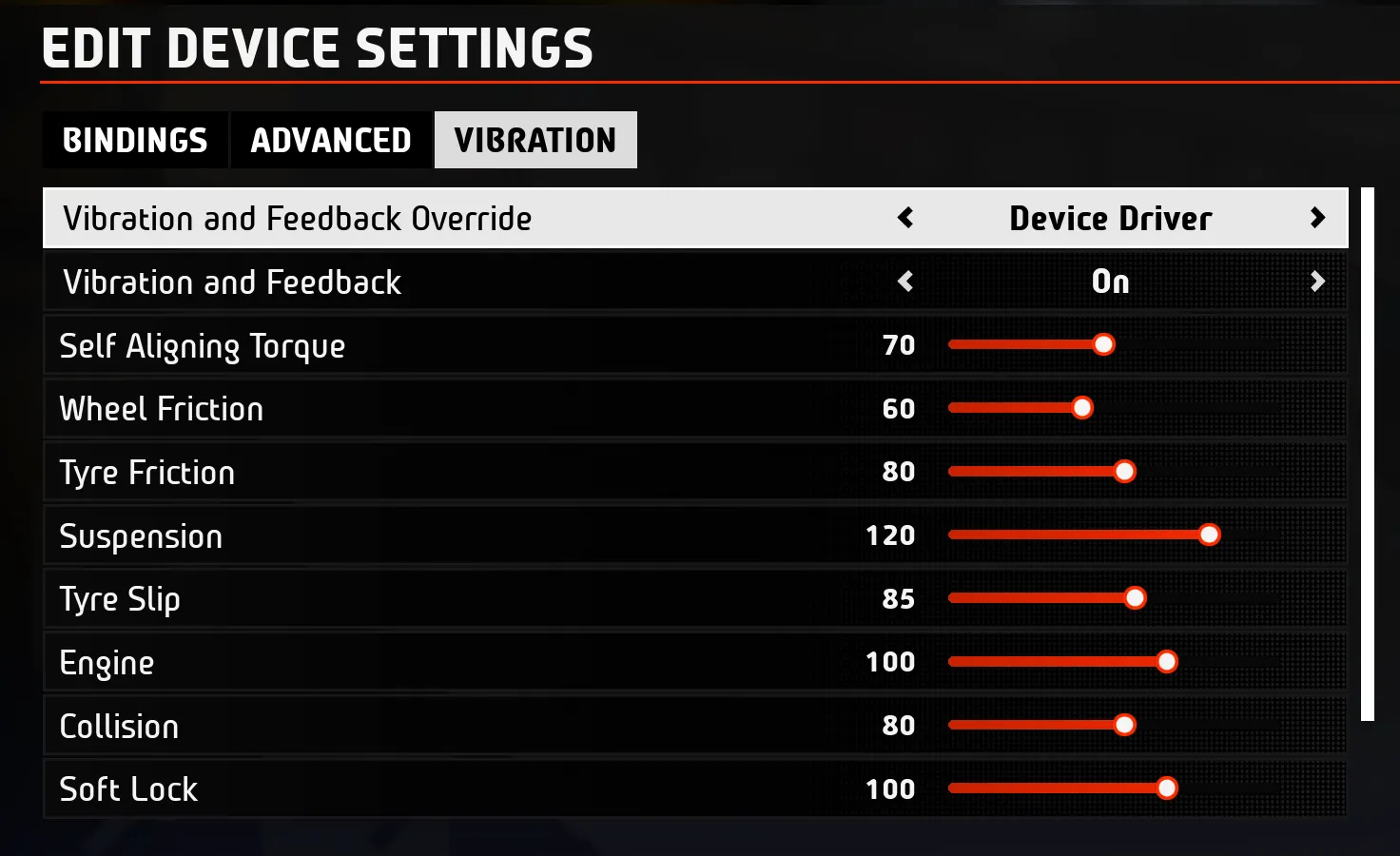Choose the Soft Lock setting row label
The image size is (1400, 856).
click(128, 789)
